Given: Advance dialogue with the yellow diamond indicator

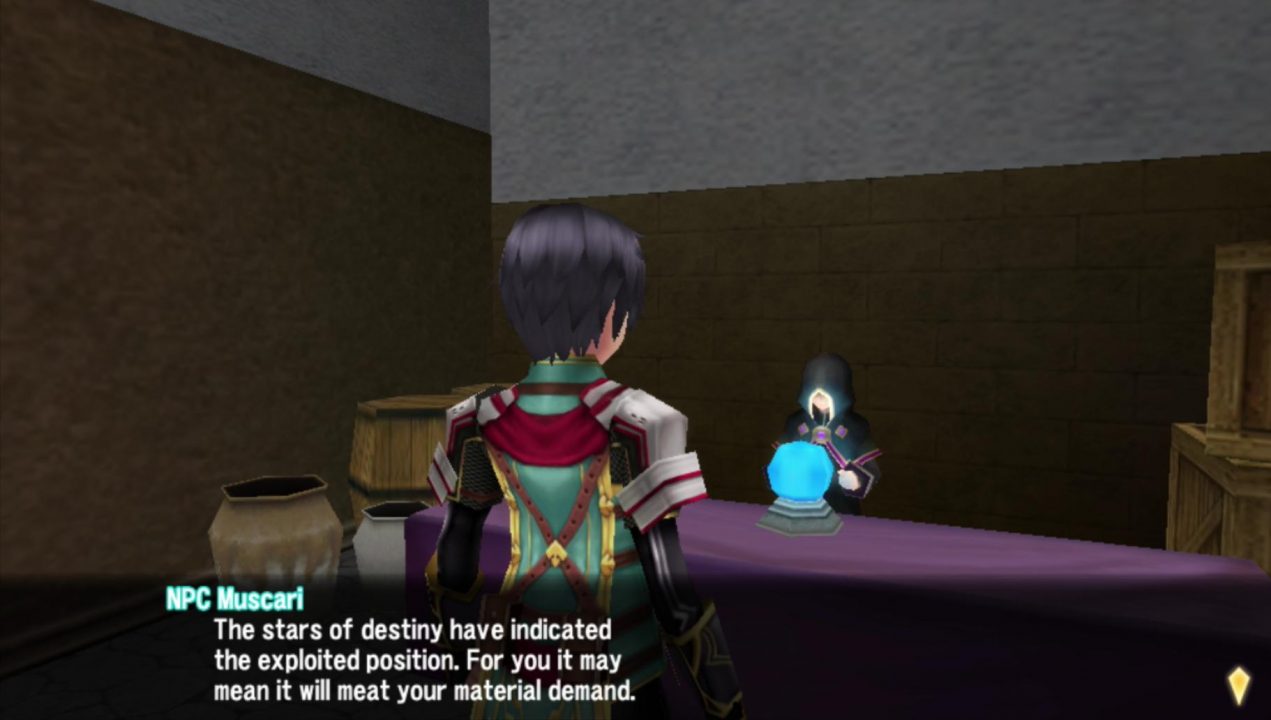Looking at the screenshot, I should [1238, 686].
